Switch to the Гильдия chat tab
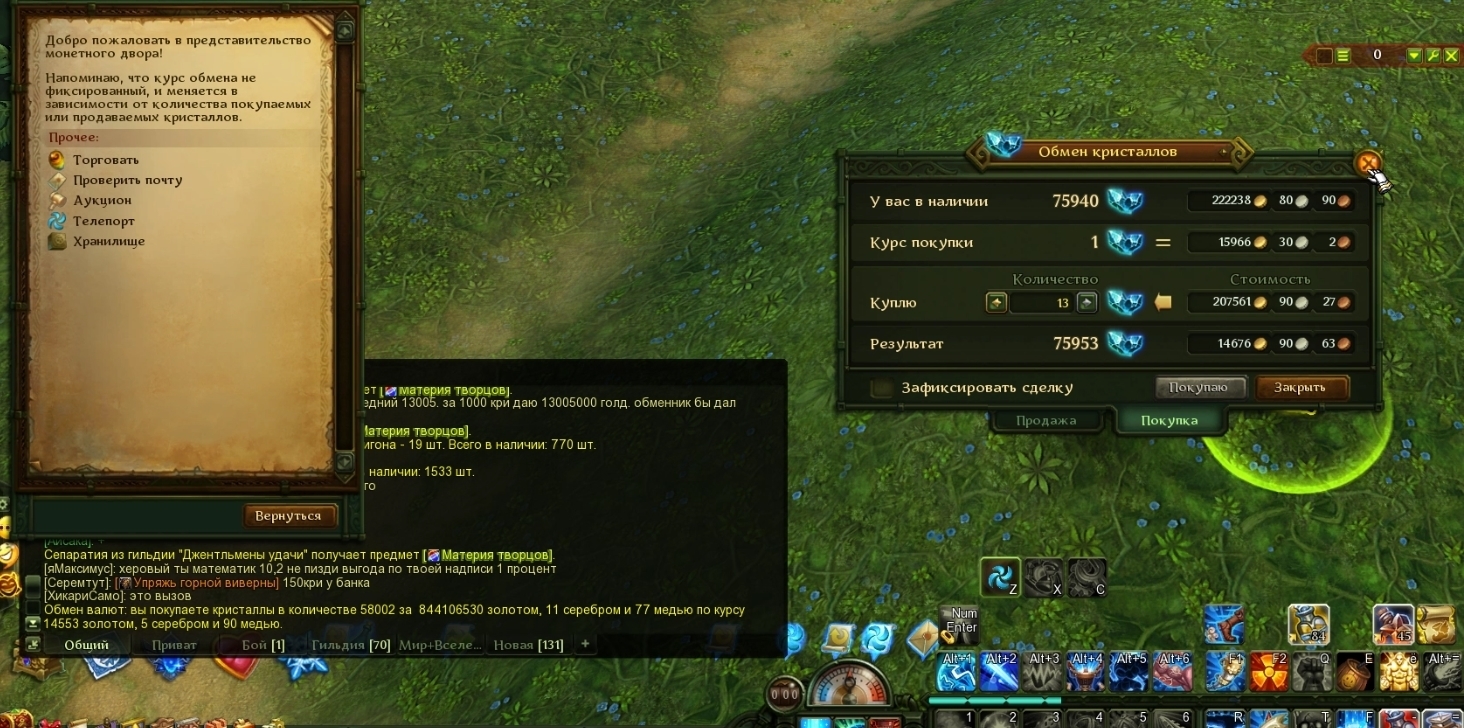The width and height of the screenshot is (1464, 728). (349, 645)
